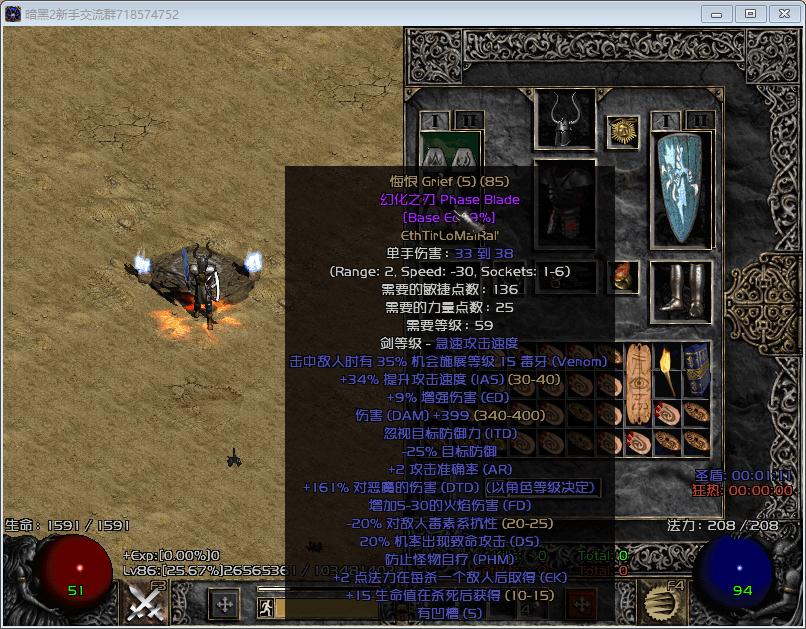Select the blue kite shield slot

coord(683,189)
